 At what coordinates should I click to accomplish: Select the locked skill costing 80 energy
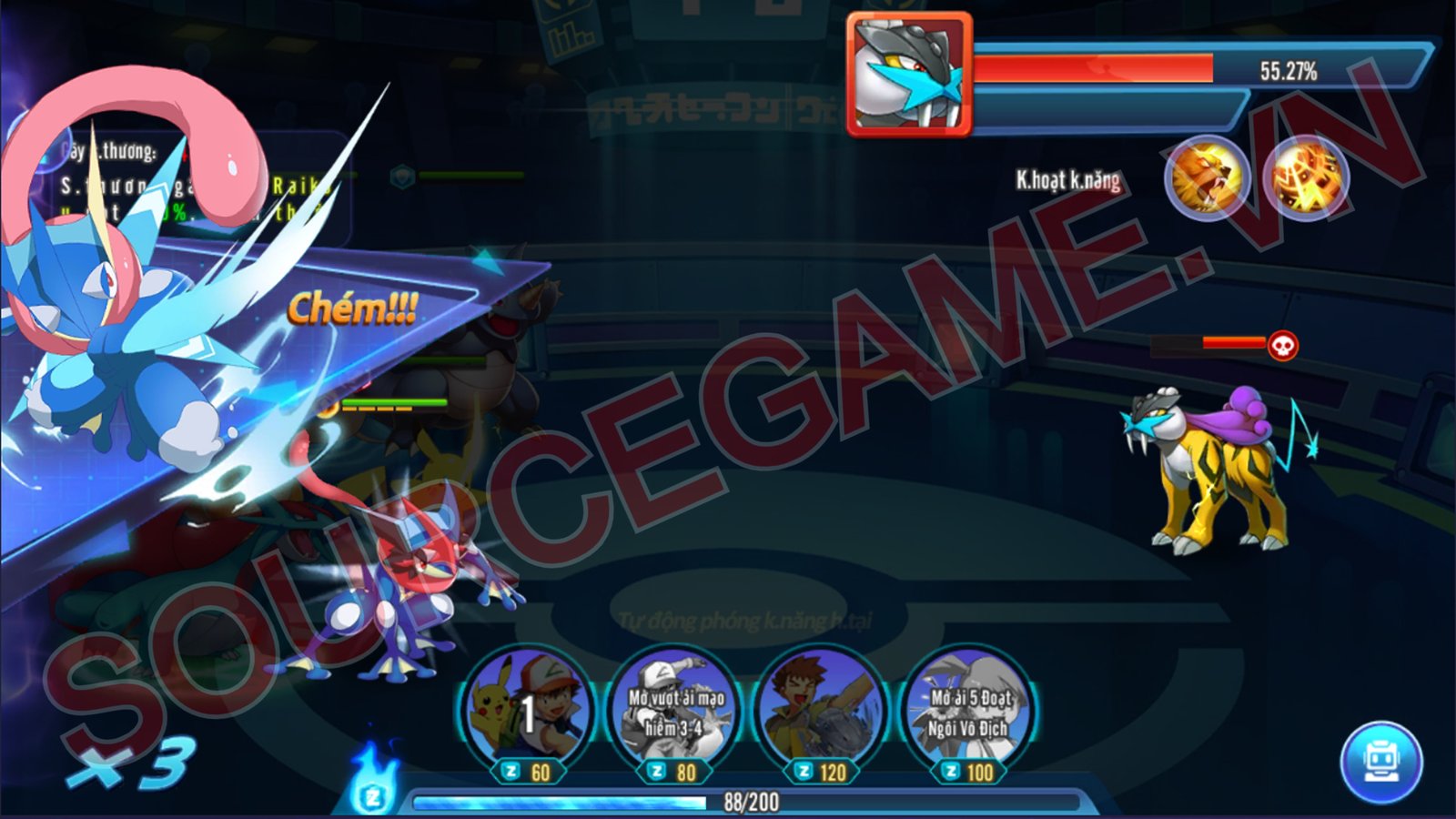click(x=673, y=712)
